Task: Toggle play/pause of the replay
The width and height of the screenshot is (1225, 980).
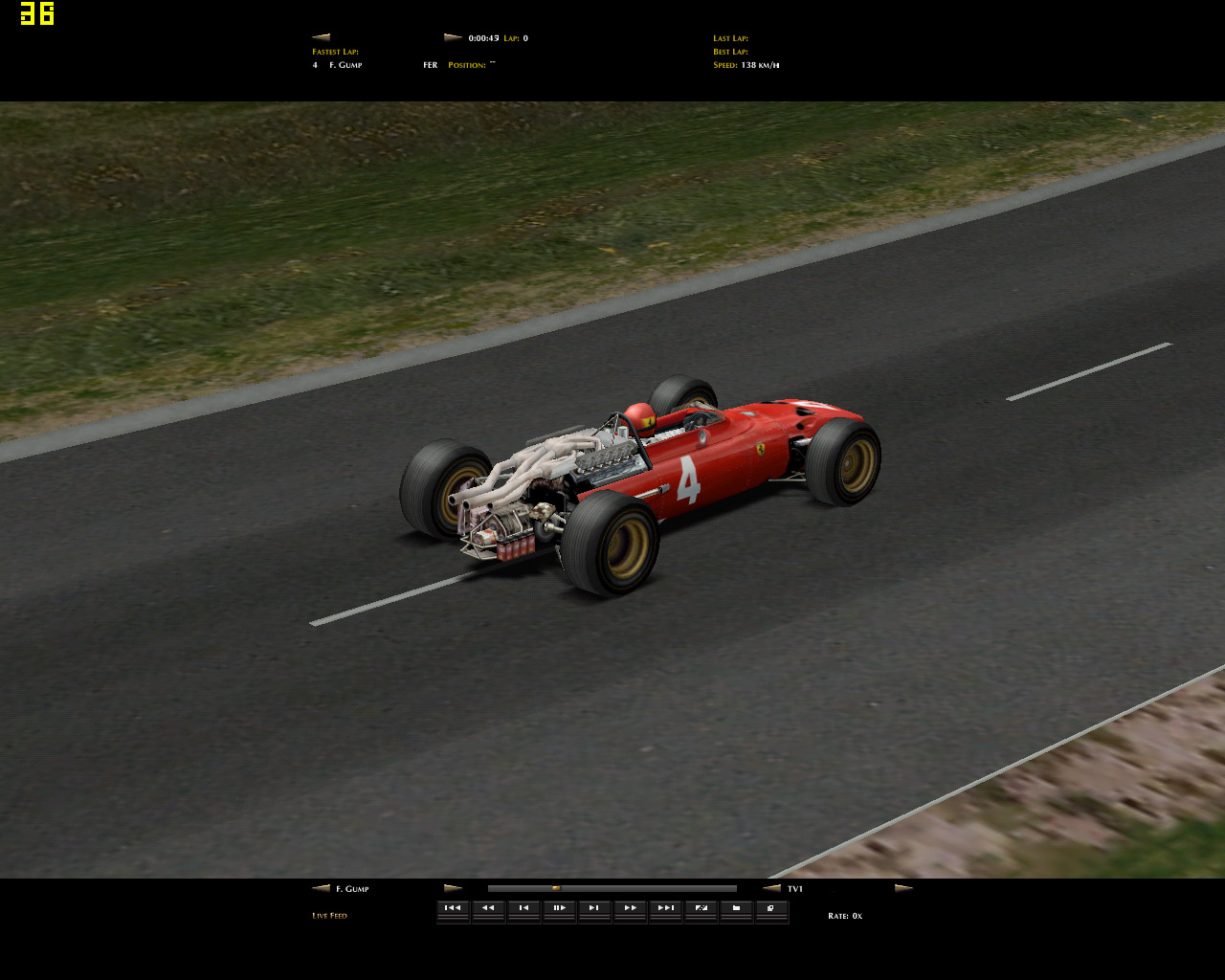Action: (559, 908)
